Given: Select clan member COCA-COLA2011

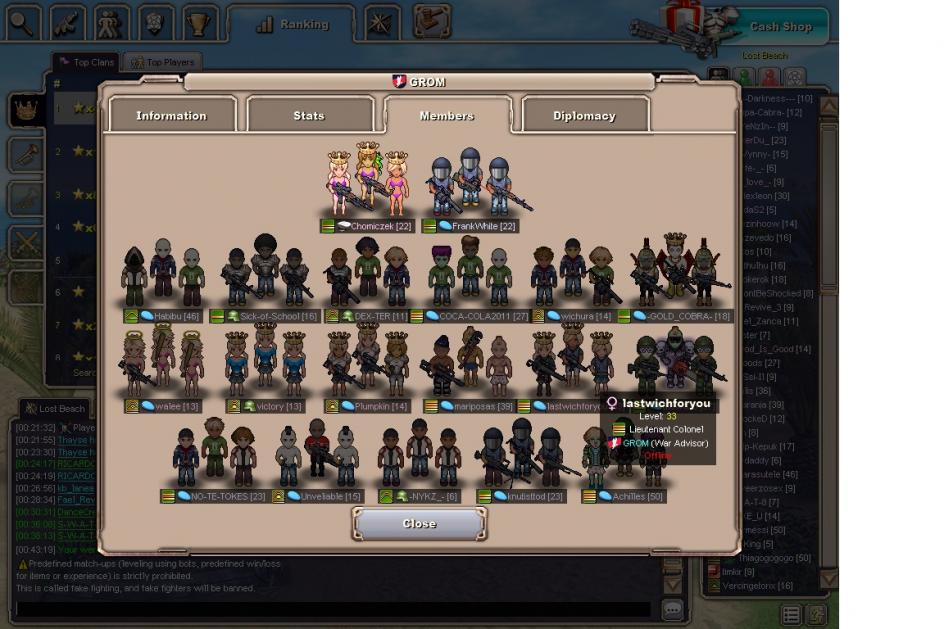Looking at the screenshot, I should [x=470, y=275].
